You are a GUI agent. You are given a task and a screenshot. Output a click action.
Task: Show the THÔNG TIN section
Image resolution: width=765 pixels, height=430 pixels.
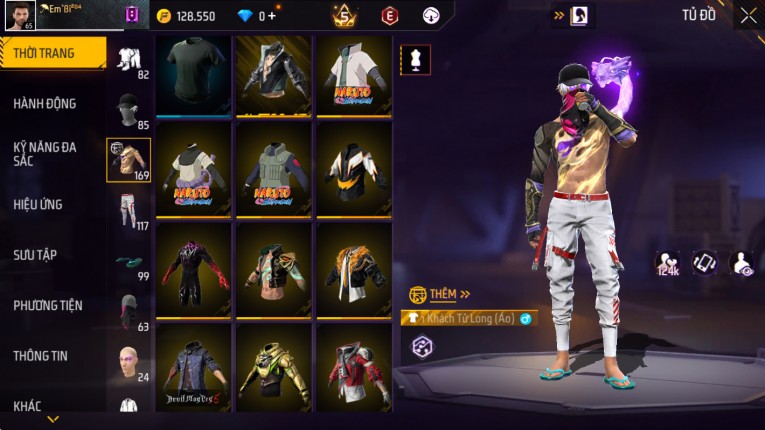coord(41,355)
